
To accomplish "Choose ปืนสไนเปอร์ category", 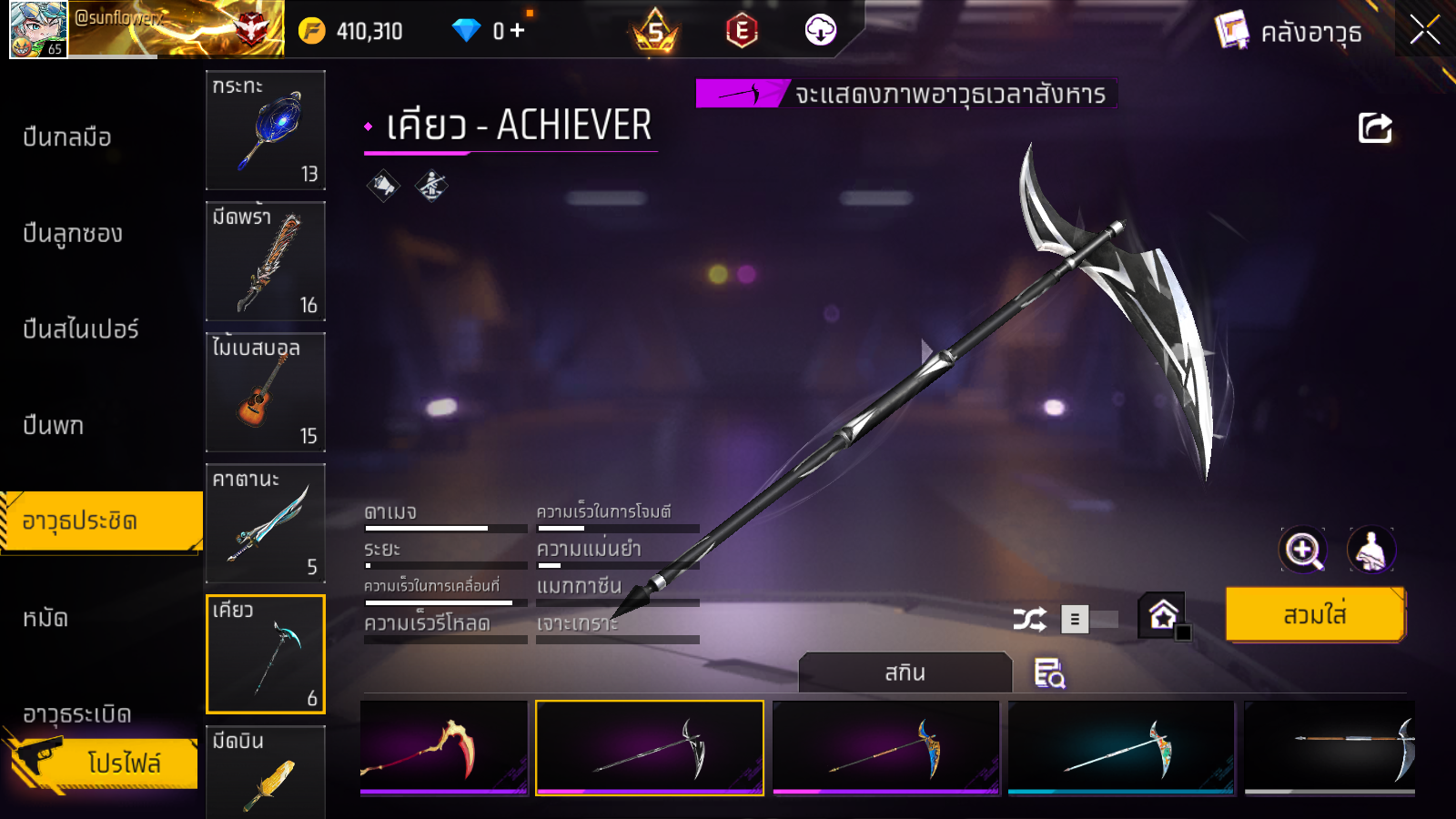I will pos(81,329).
